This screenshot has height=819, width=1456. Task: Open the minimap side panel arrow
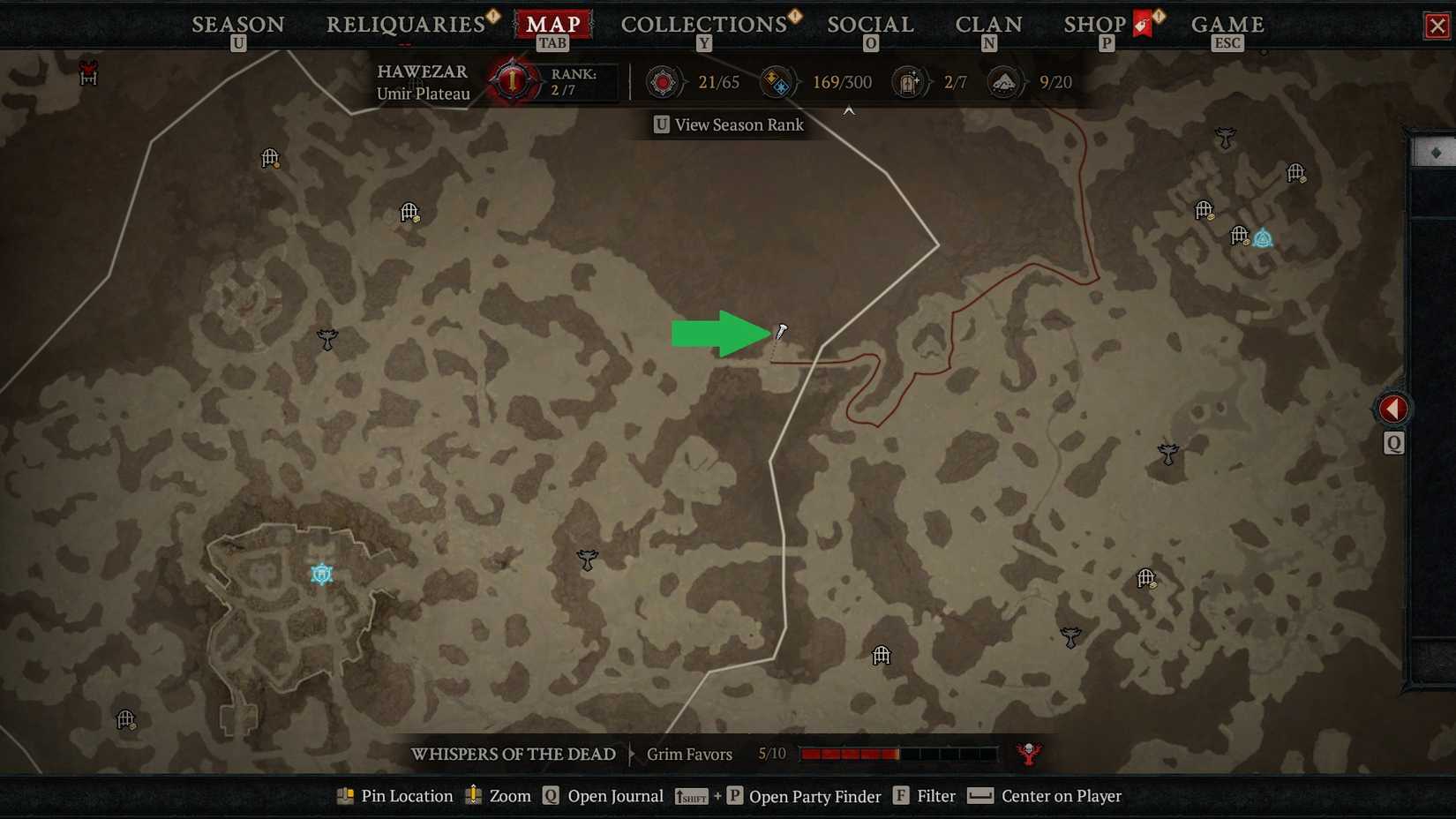coord(1392,408)
